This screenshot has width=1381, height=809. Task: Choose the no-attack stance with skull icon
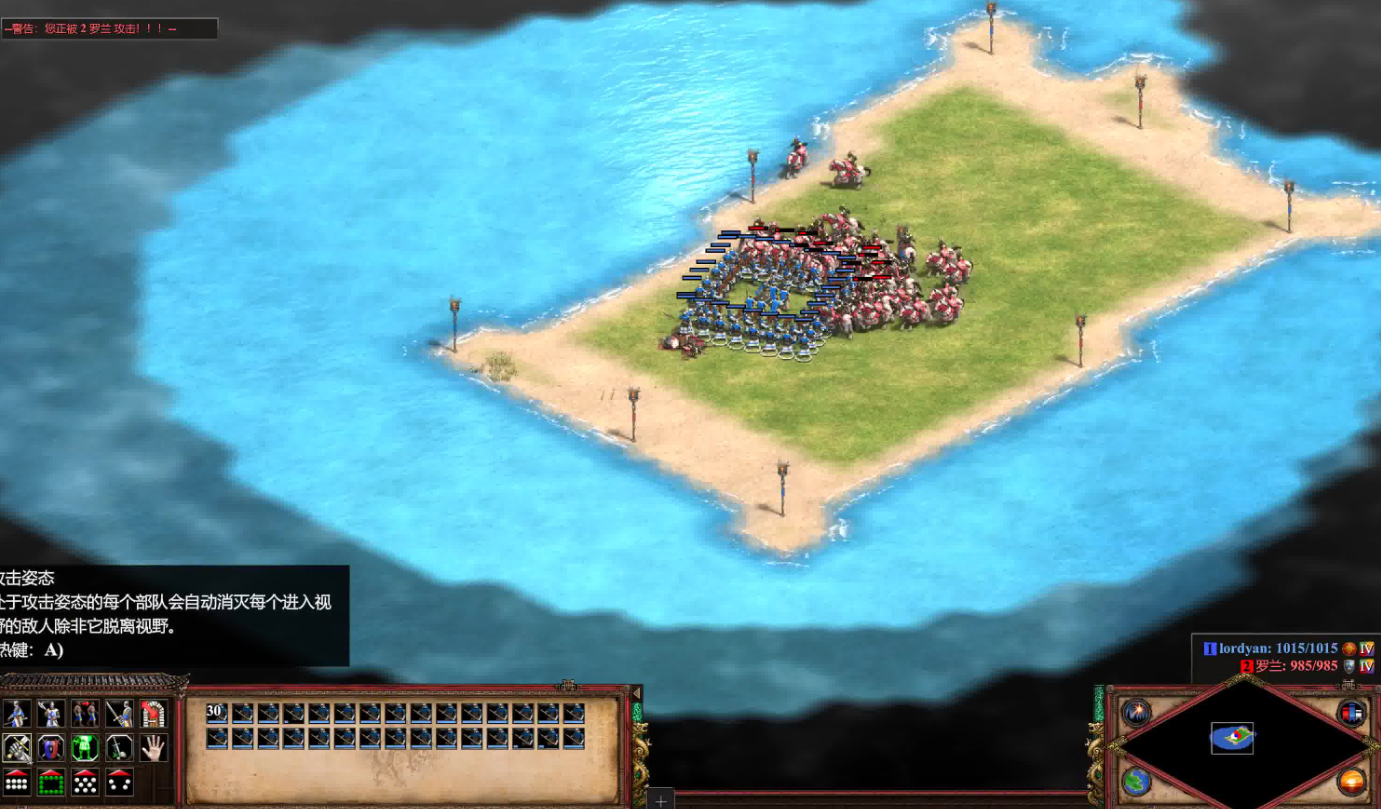[119, 748]
